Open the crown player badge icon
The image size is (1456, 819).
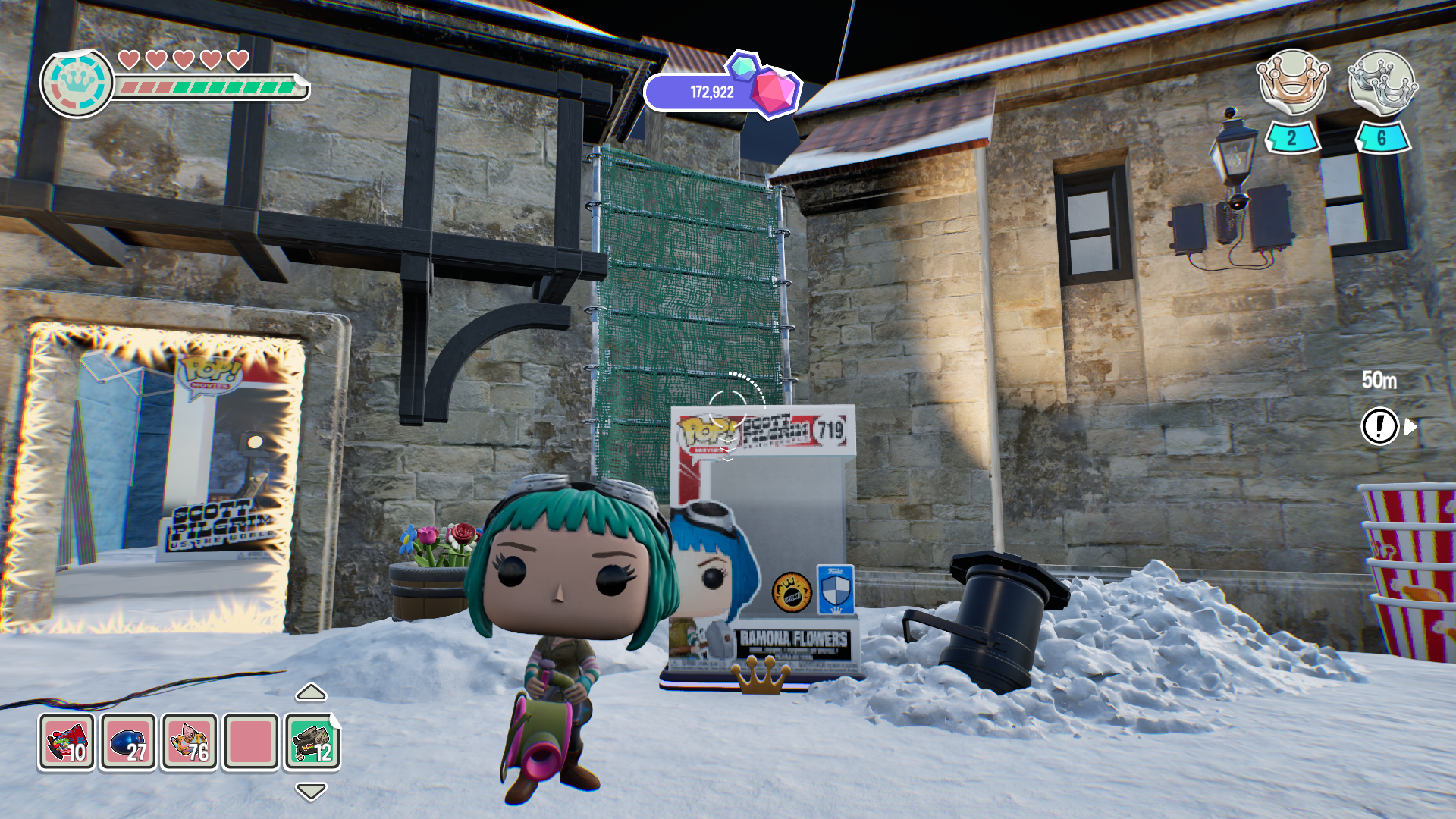click(x=77, y=83)
